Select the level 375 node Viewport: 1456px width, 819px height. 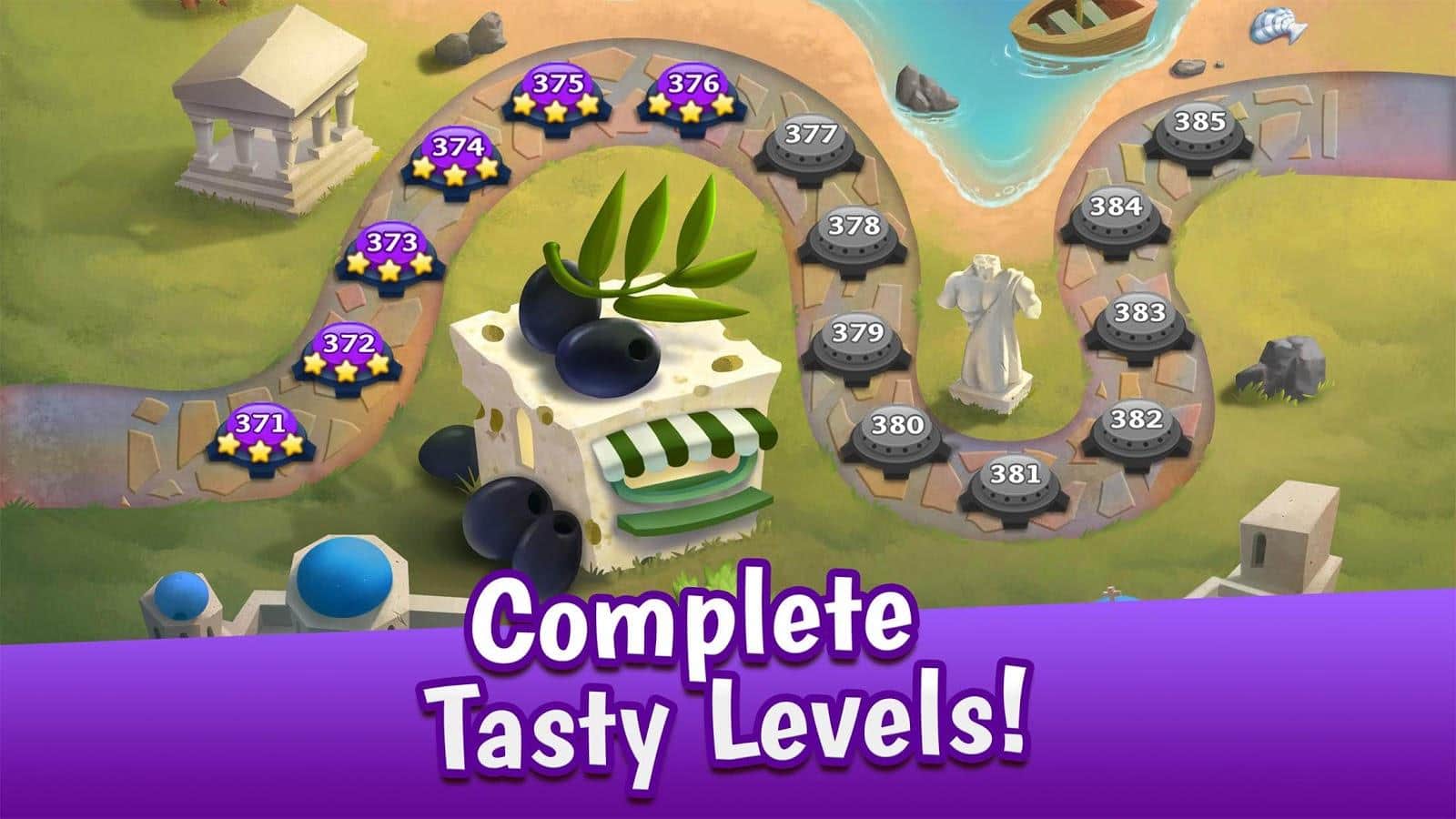pyautogui.click(x=557, y=95)
